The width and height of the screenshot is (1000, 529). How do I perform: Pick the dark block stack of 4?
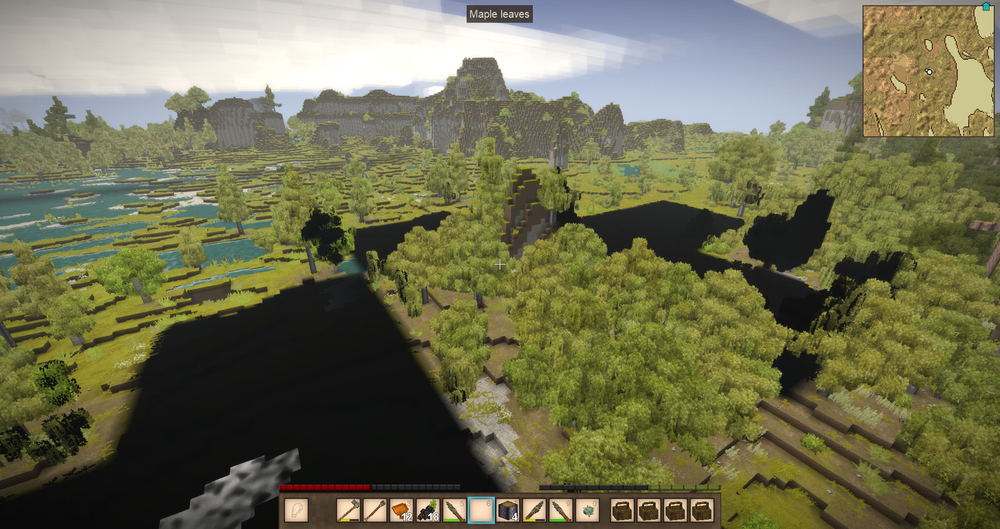pos(508,510)
